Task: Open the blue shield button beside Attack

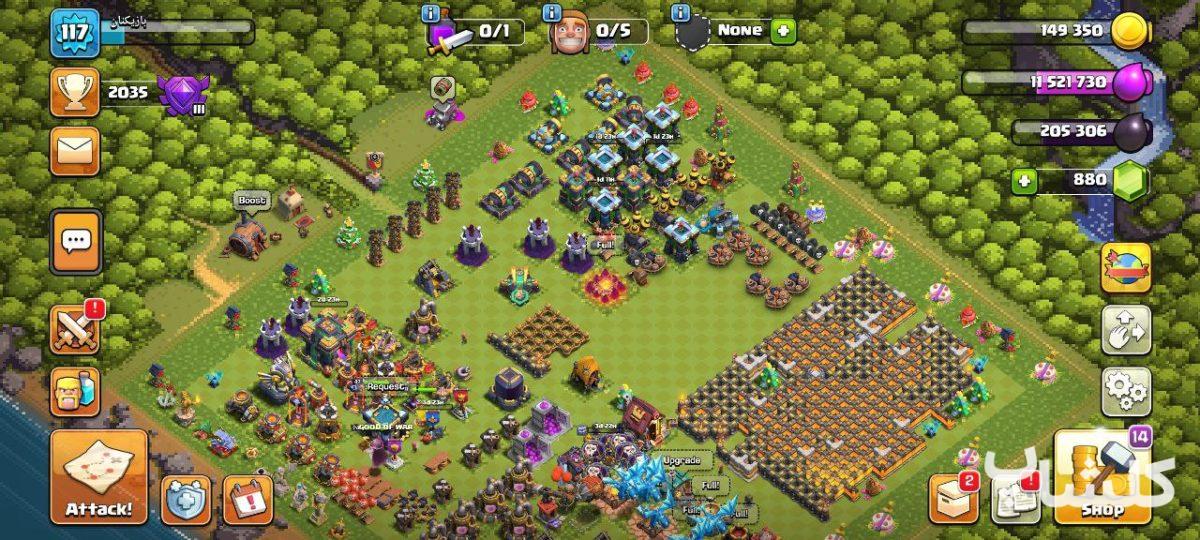Action: 186,498
